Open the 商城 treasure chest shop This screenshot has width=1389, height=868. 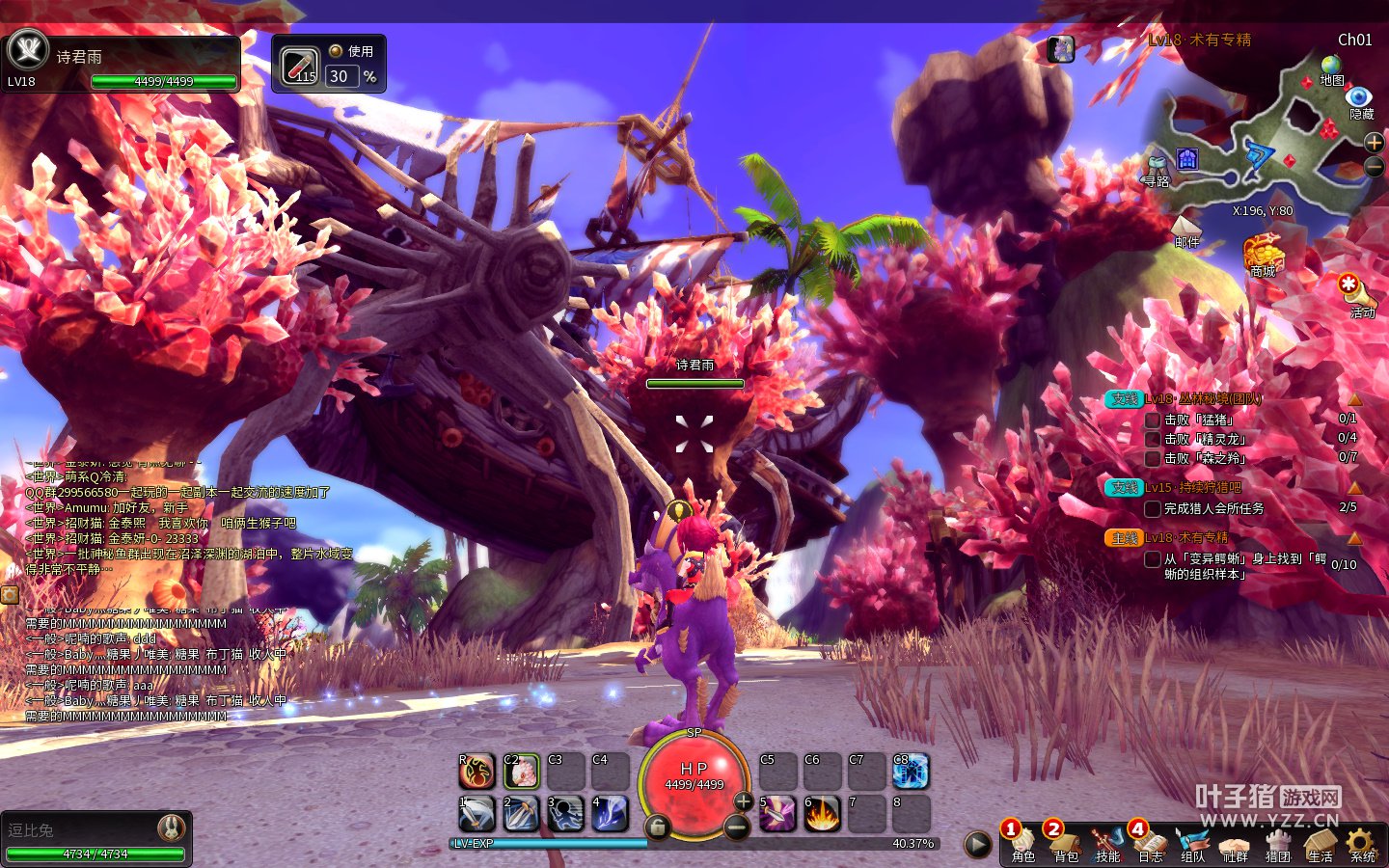1263,254
